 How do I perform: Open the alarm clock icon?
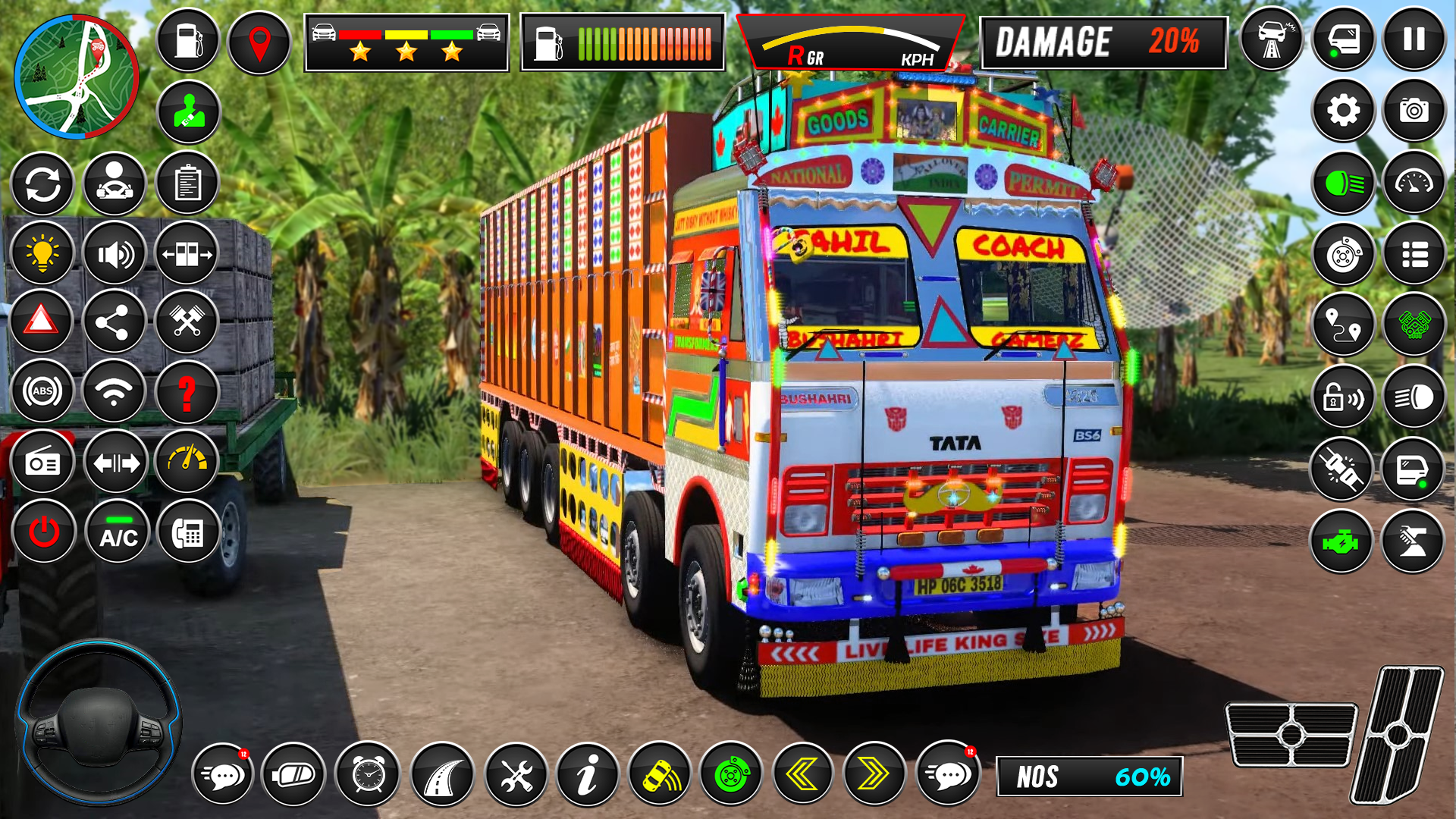(369, 774)
